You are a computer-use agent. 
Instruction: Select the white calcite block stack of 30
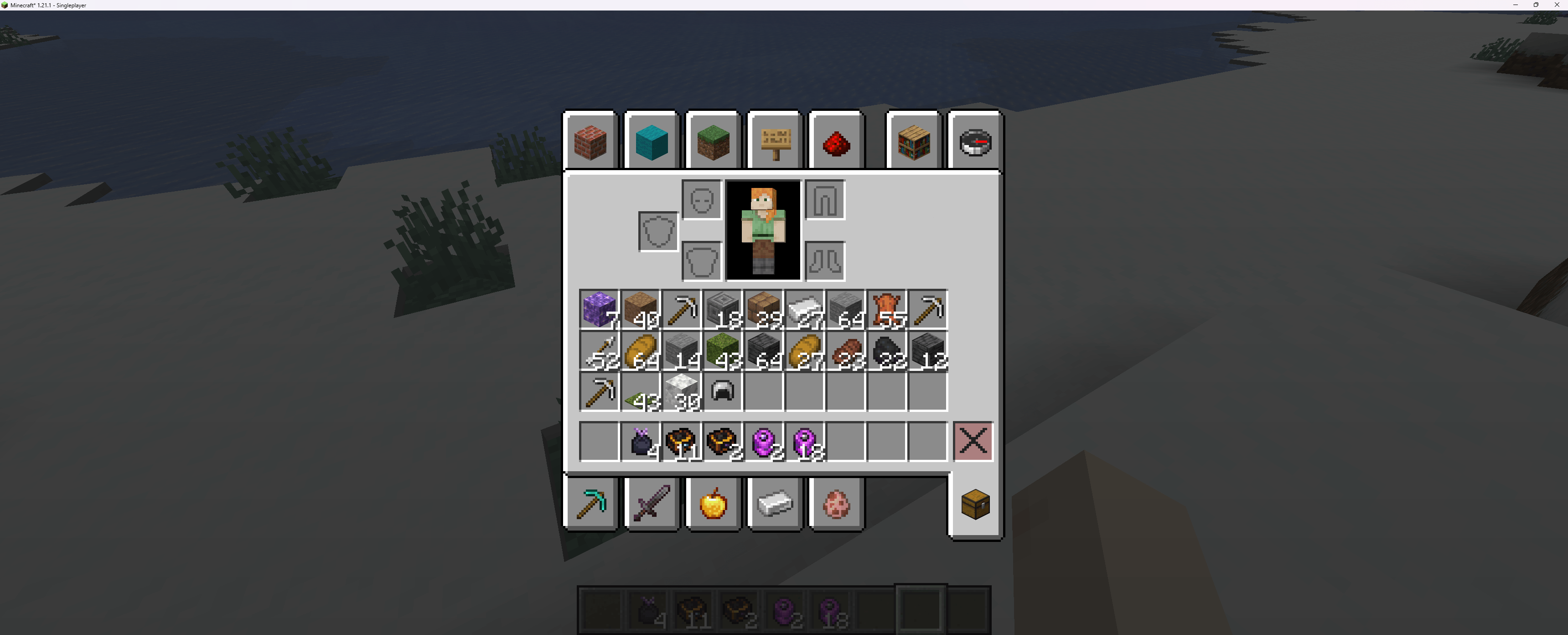pos(682,392)
